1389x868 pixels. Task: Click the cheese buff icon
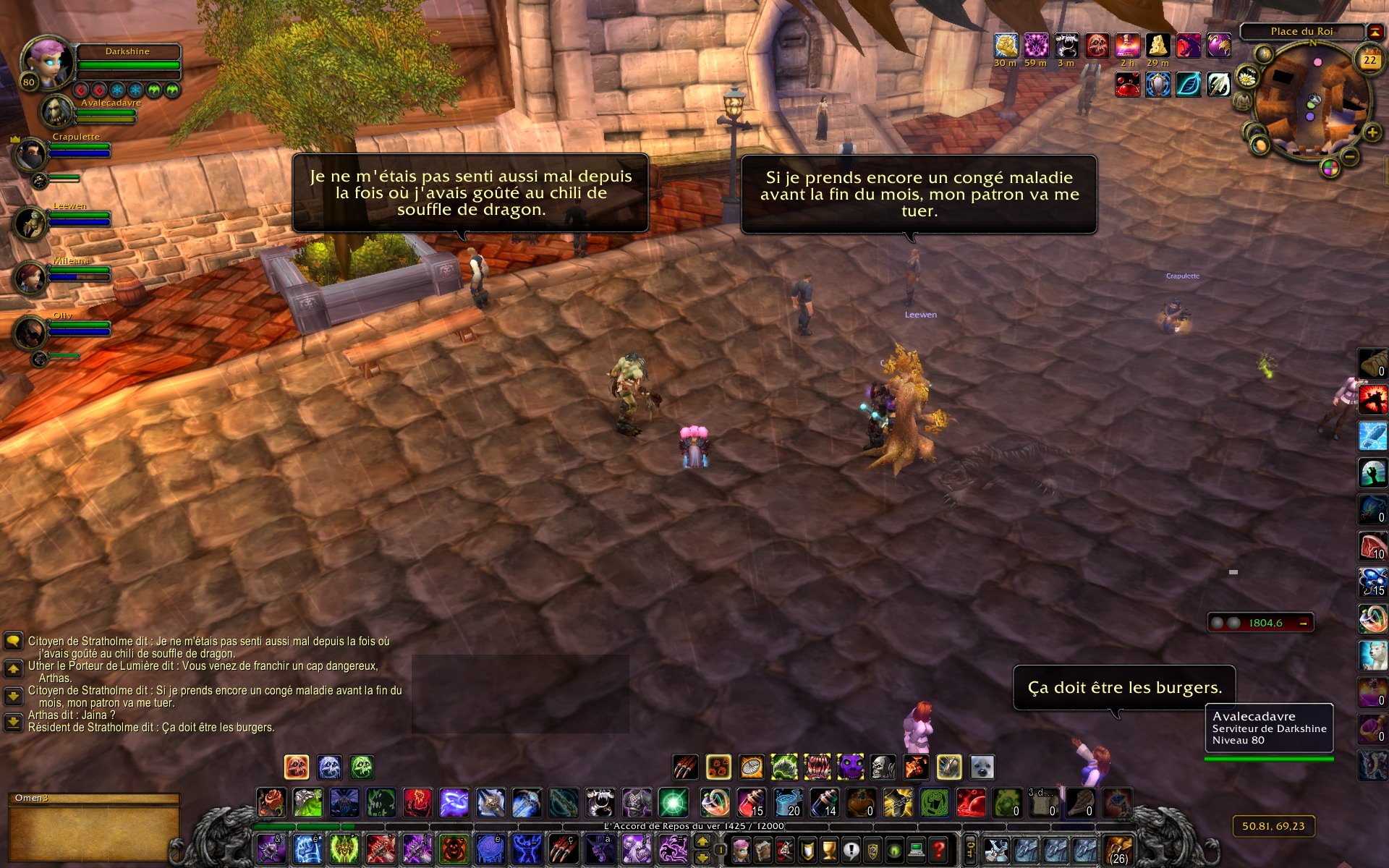click(x=1157, y=46)
